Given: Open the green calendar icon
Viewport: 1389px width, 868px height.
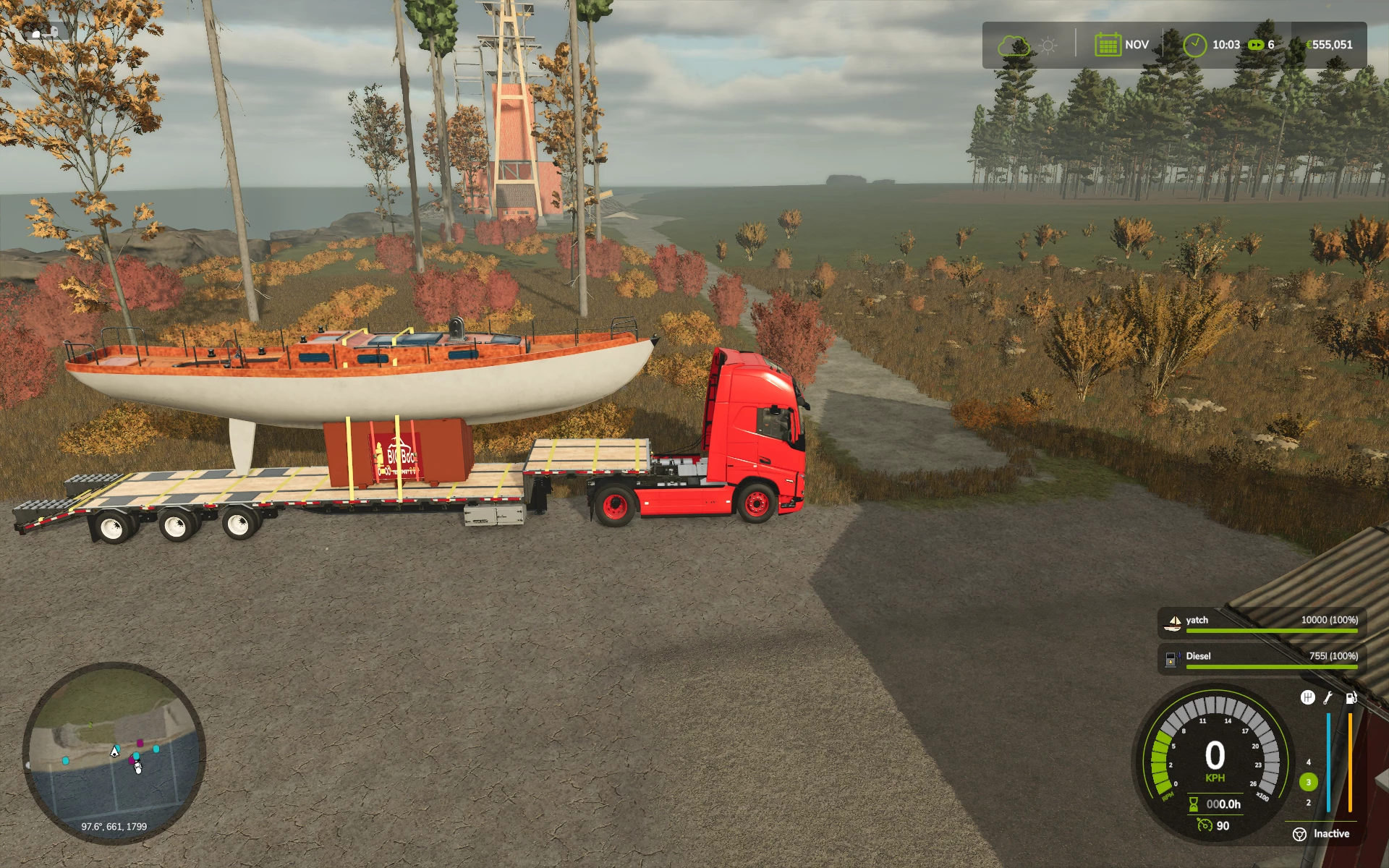Looking at the screenshot, I should point(1107,45).
